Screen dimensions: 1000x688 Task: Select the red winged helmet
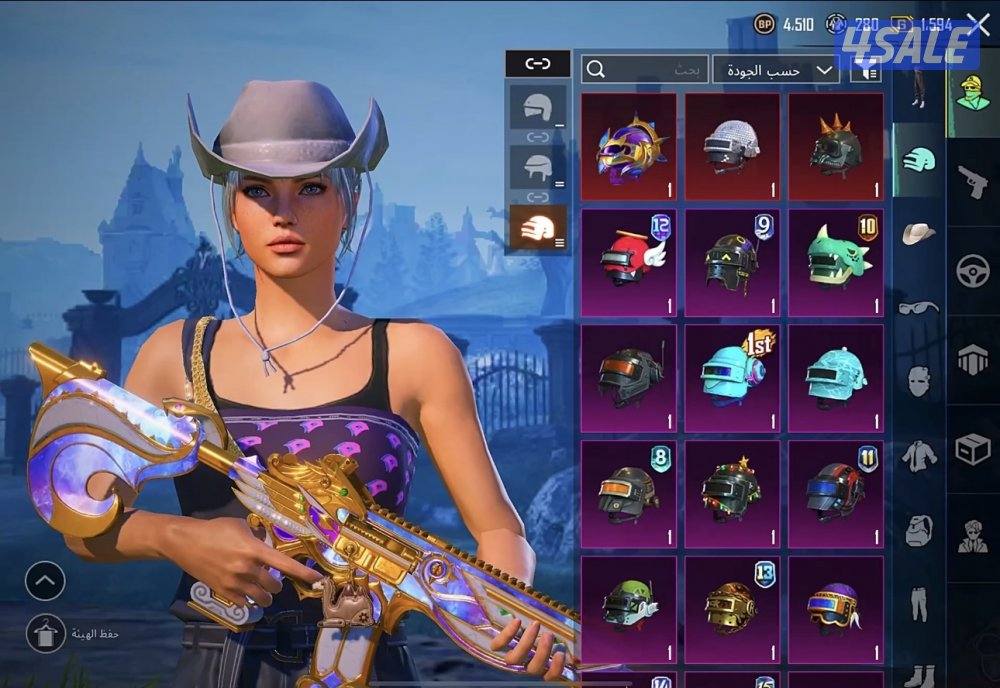(x=628, y=262)
